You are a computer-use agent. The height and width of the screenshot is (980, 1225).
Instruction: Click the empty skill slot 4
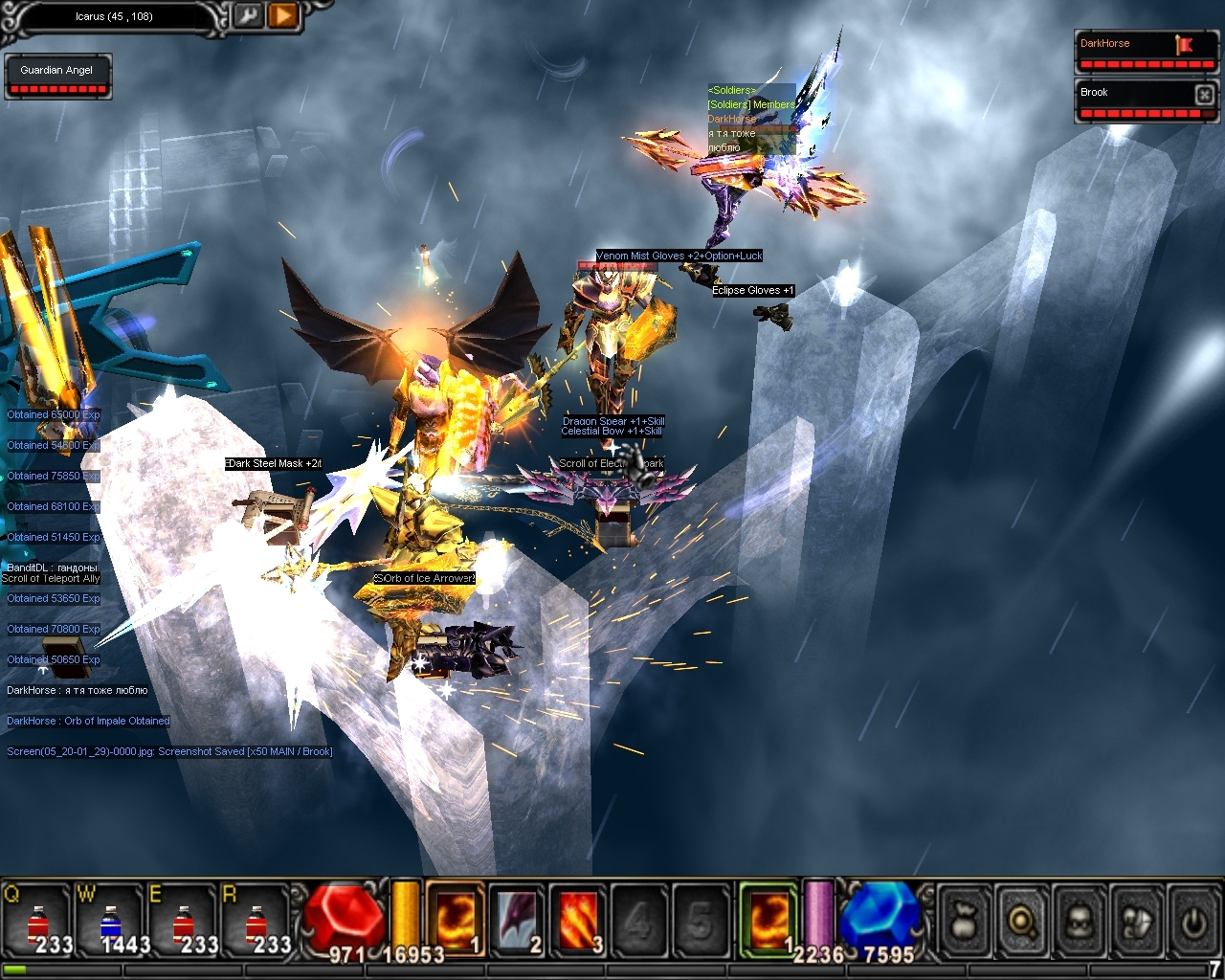[x=638, y=920]
